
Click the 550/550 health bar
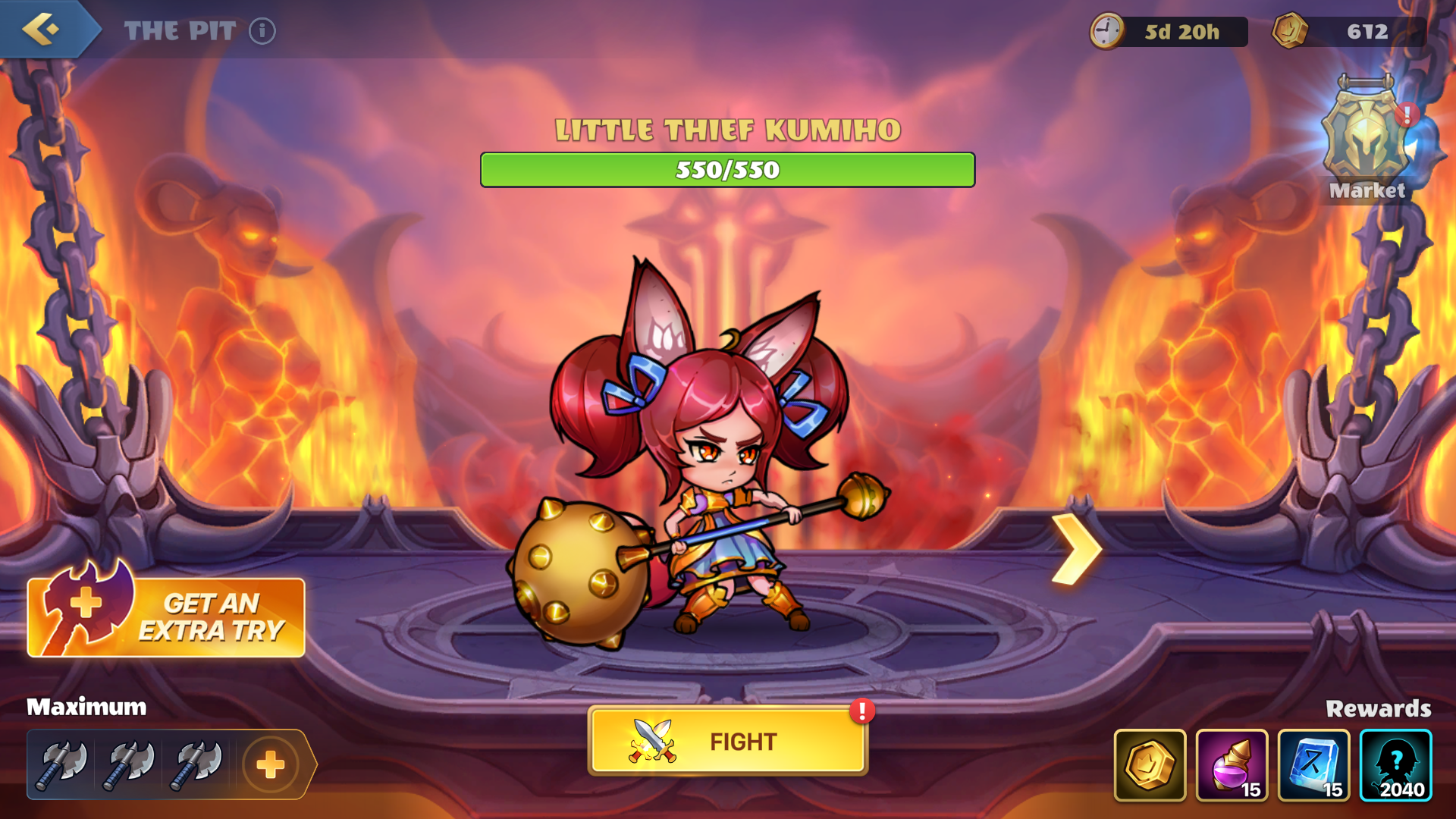[726, 170]
